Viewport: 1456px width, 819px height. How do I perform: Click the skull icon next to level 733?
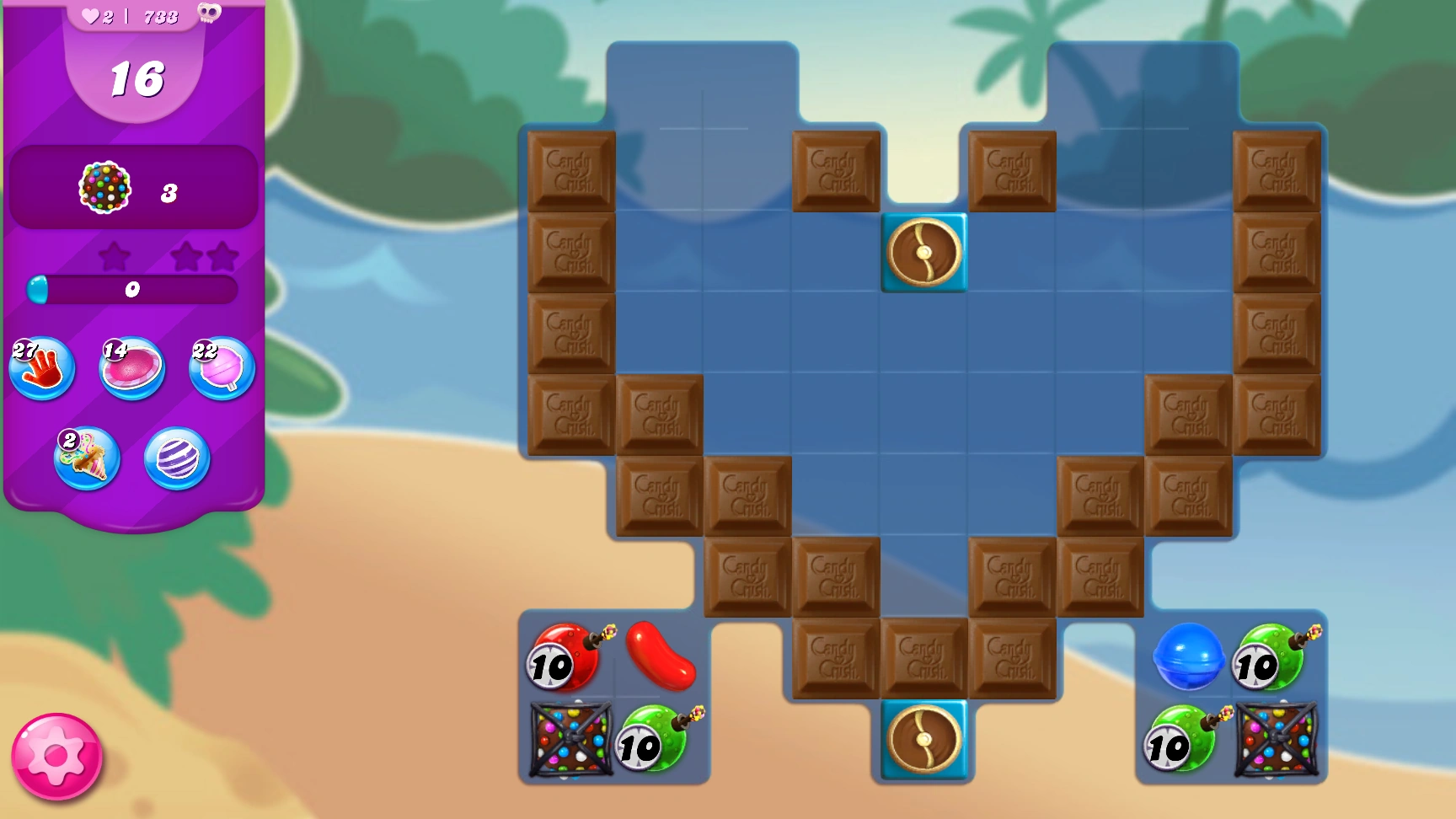coord(208,14)
